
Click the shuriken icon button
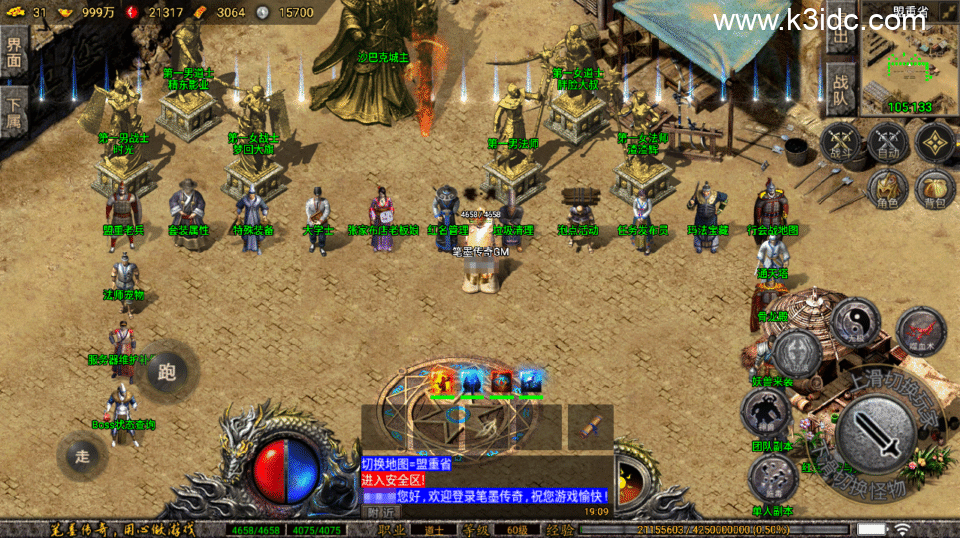(936, 143)
